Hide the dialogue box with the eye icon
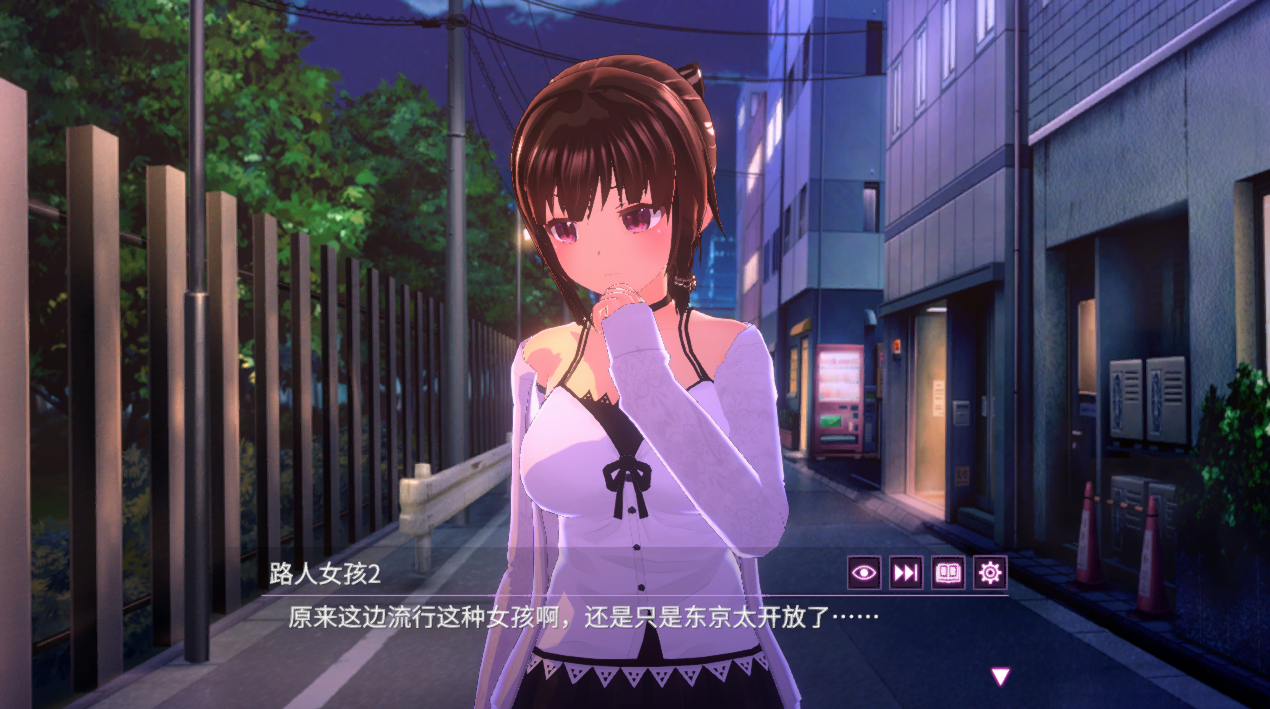Viewport: 1270px width, 709px height. tap(864, 572)
